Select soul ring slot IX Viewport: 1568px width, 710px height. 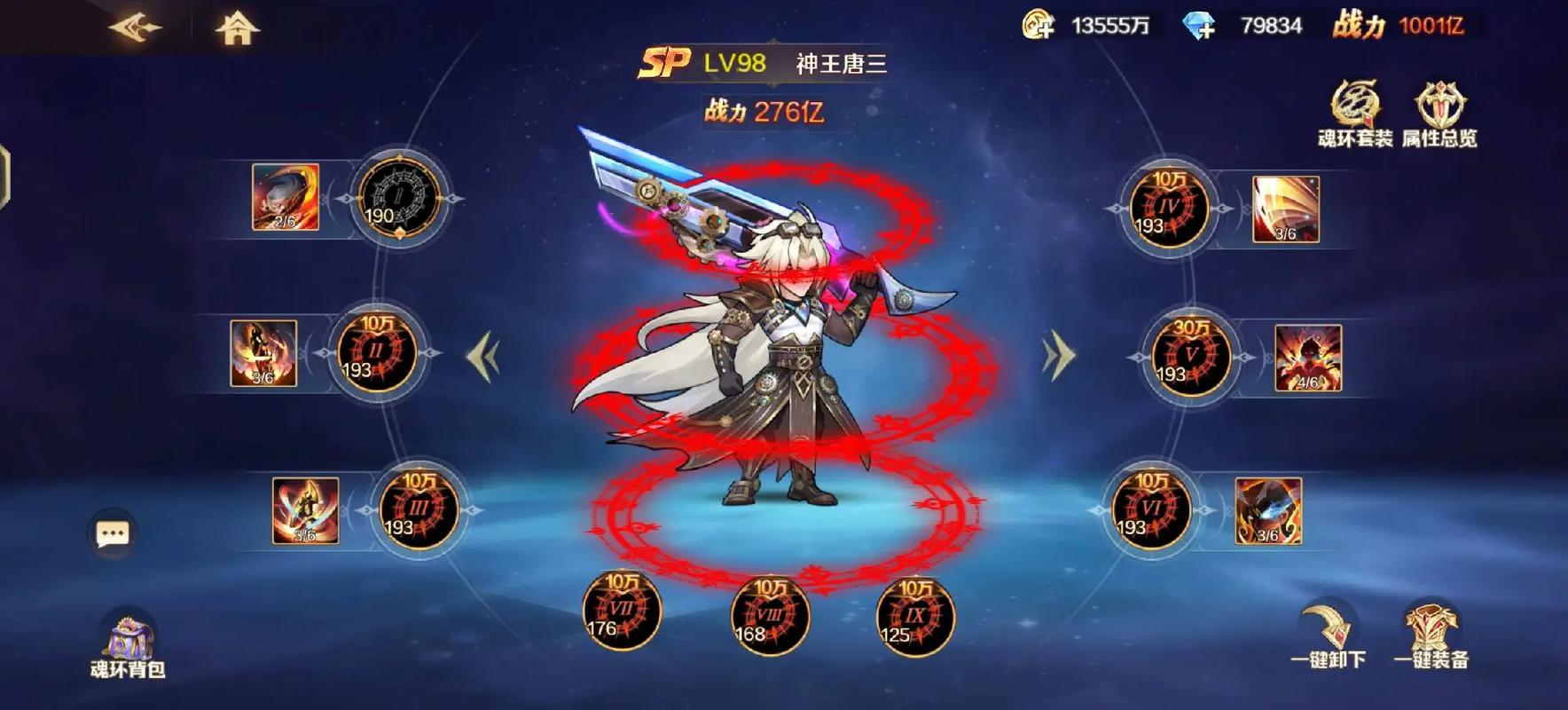point(914,617)
